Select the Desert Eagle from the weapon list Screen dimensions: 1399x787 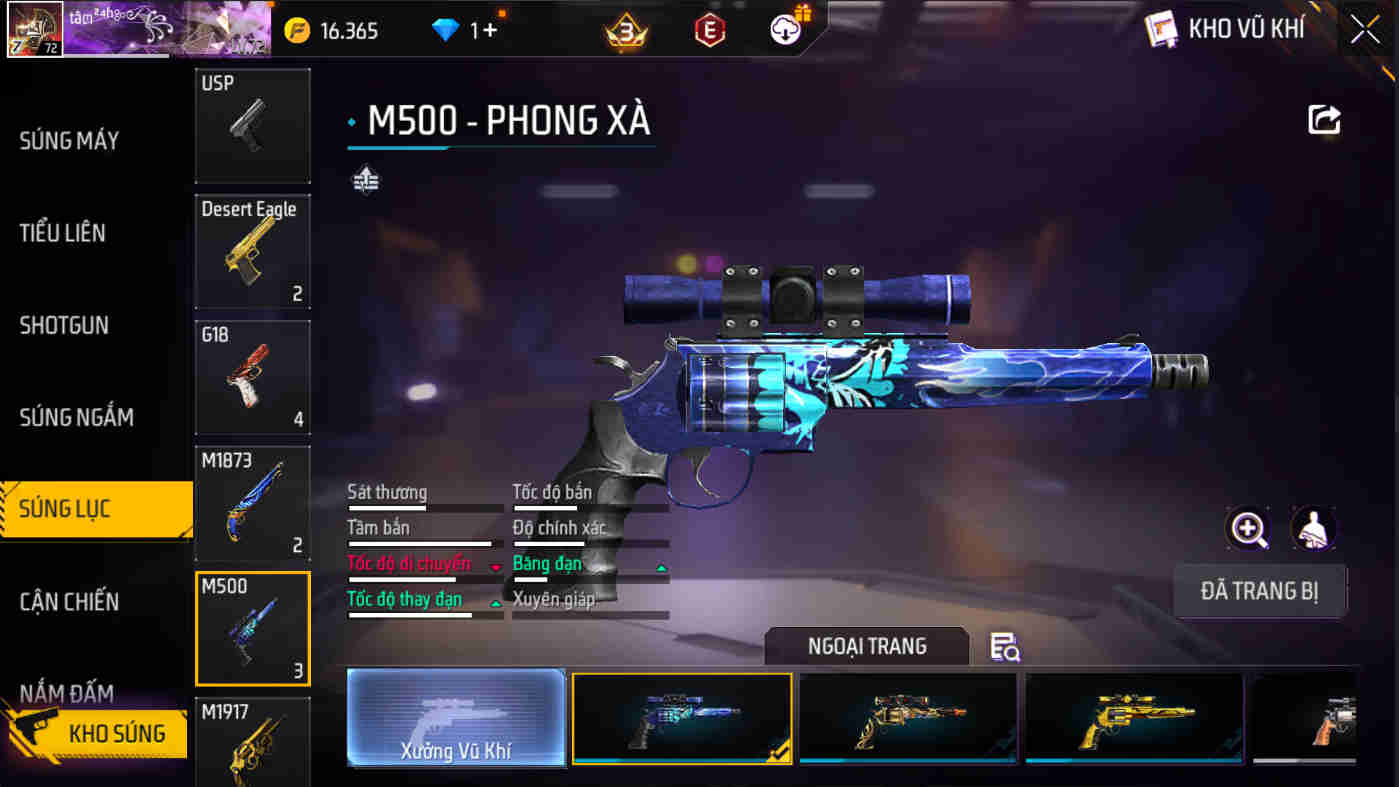coord(252,251)
